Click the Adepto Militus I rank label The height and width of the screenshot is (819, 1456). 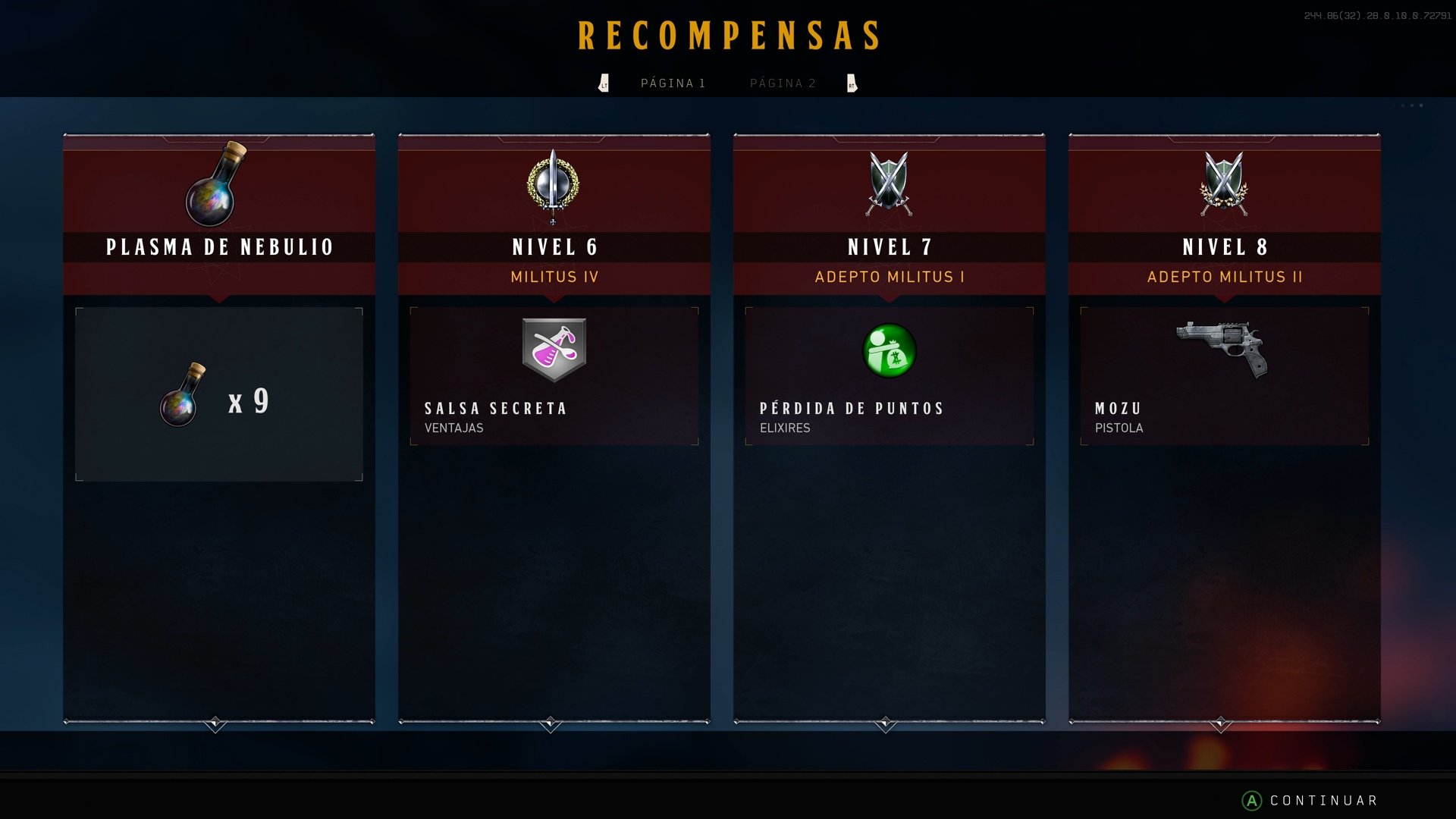click(x=889, y=277)
